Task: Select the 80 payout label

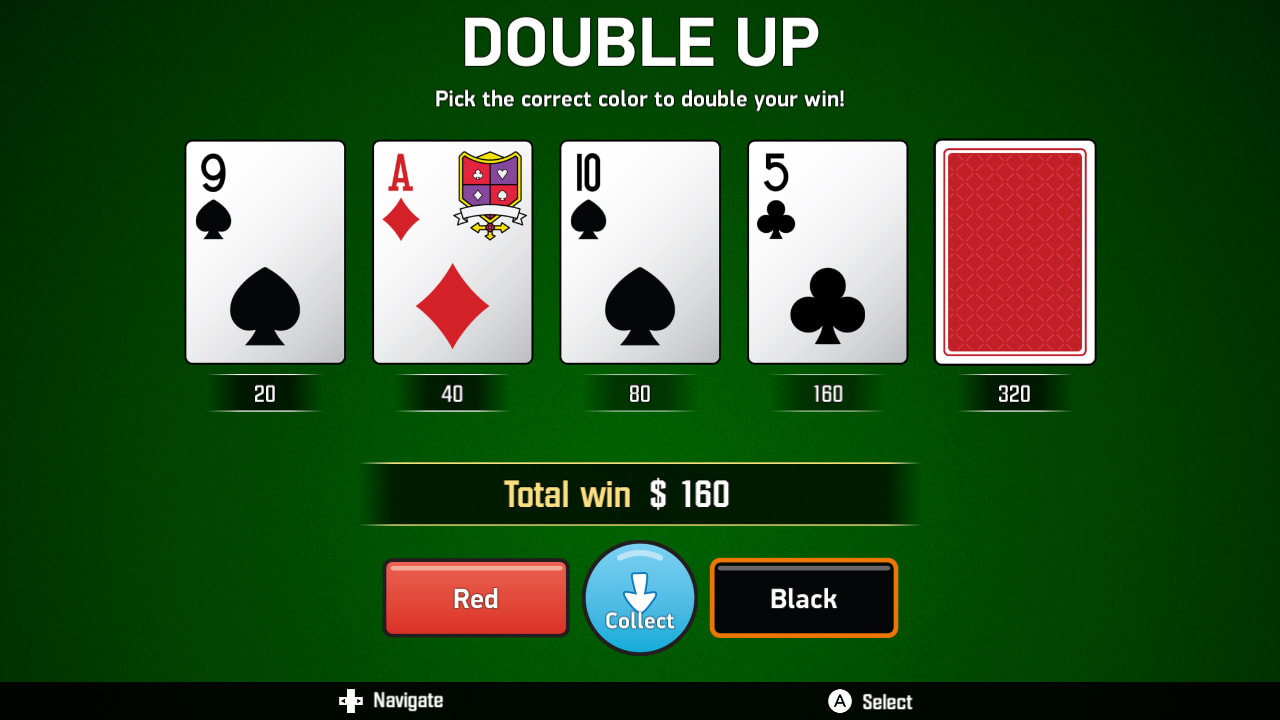Action: click(639, 393)
